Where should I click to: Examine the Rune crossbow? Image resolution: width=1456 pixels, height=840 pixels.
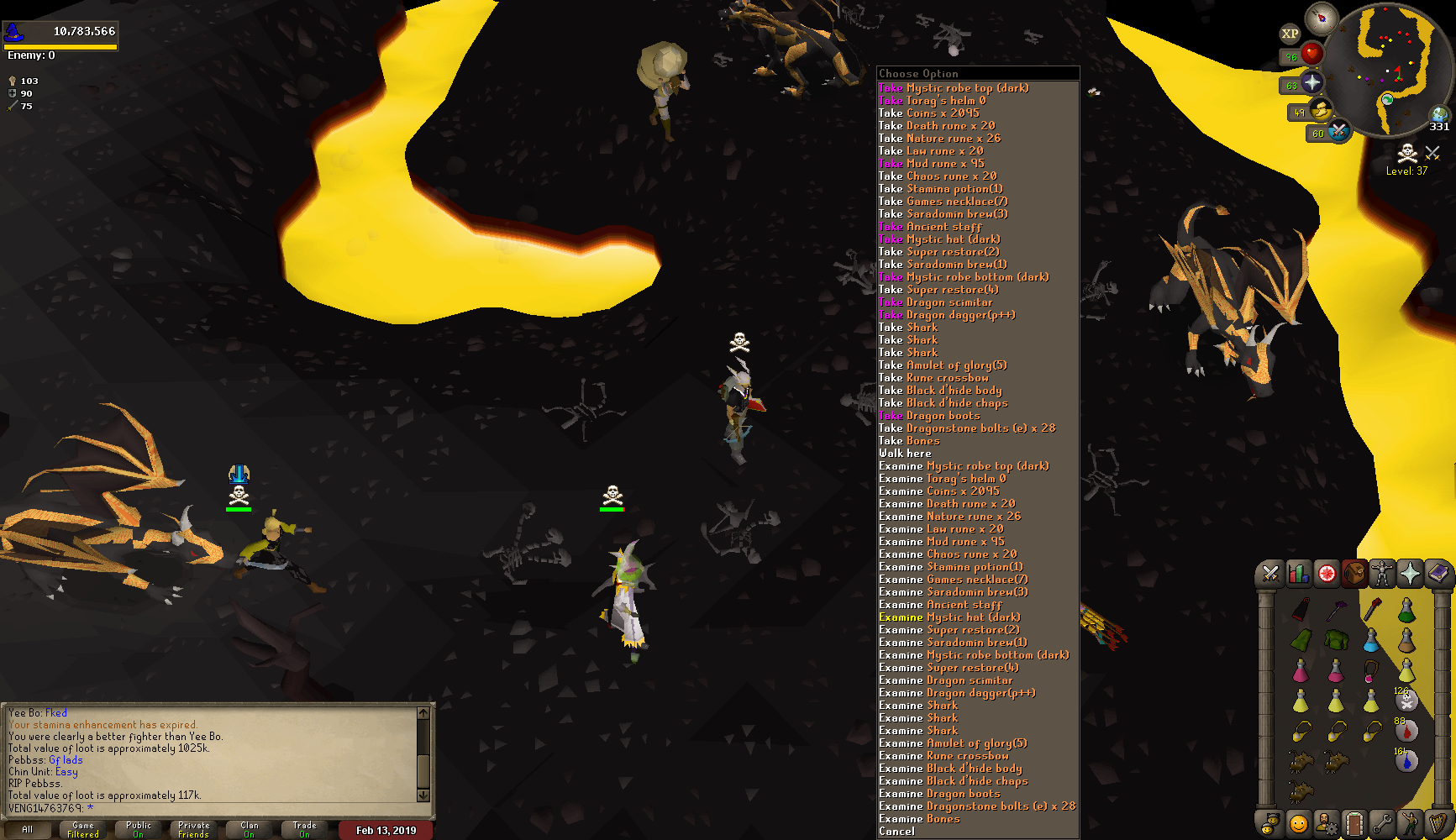click(944, 756)
